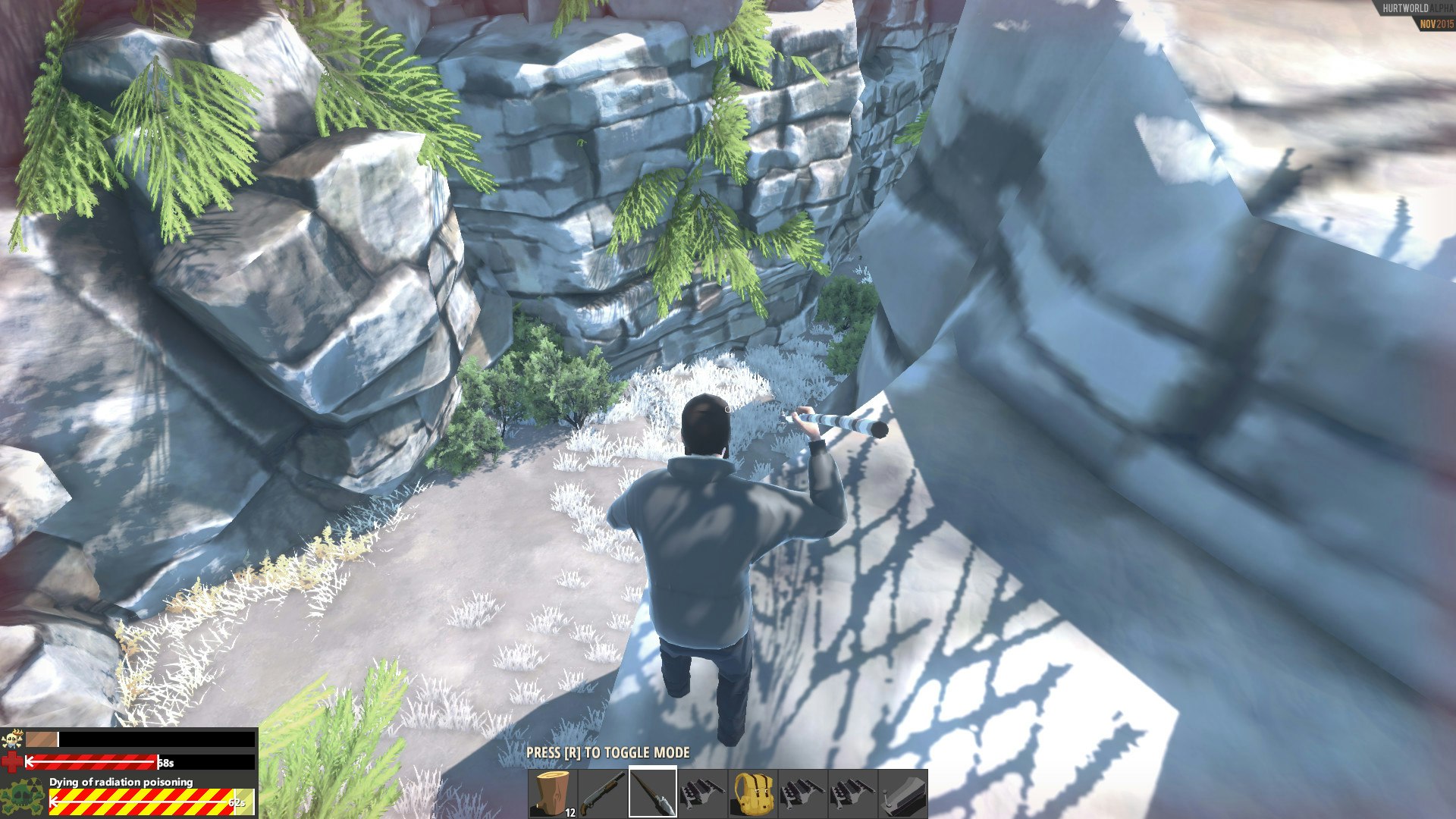
Task: Select the stacked rifles in the fourth hotbar slot
Action: [703, 792]
